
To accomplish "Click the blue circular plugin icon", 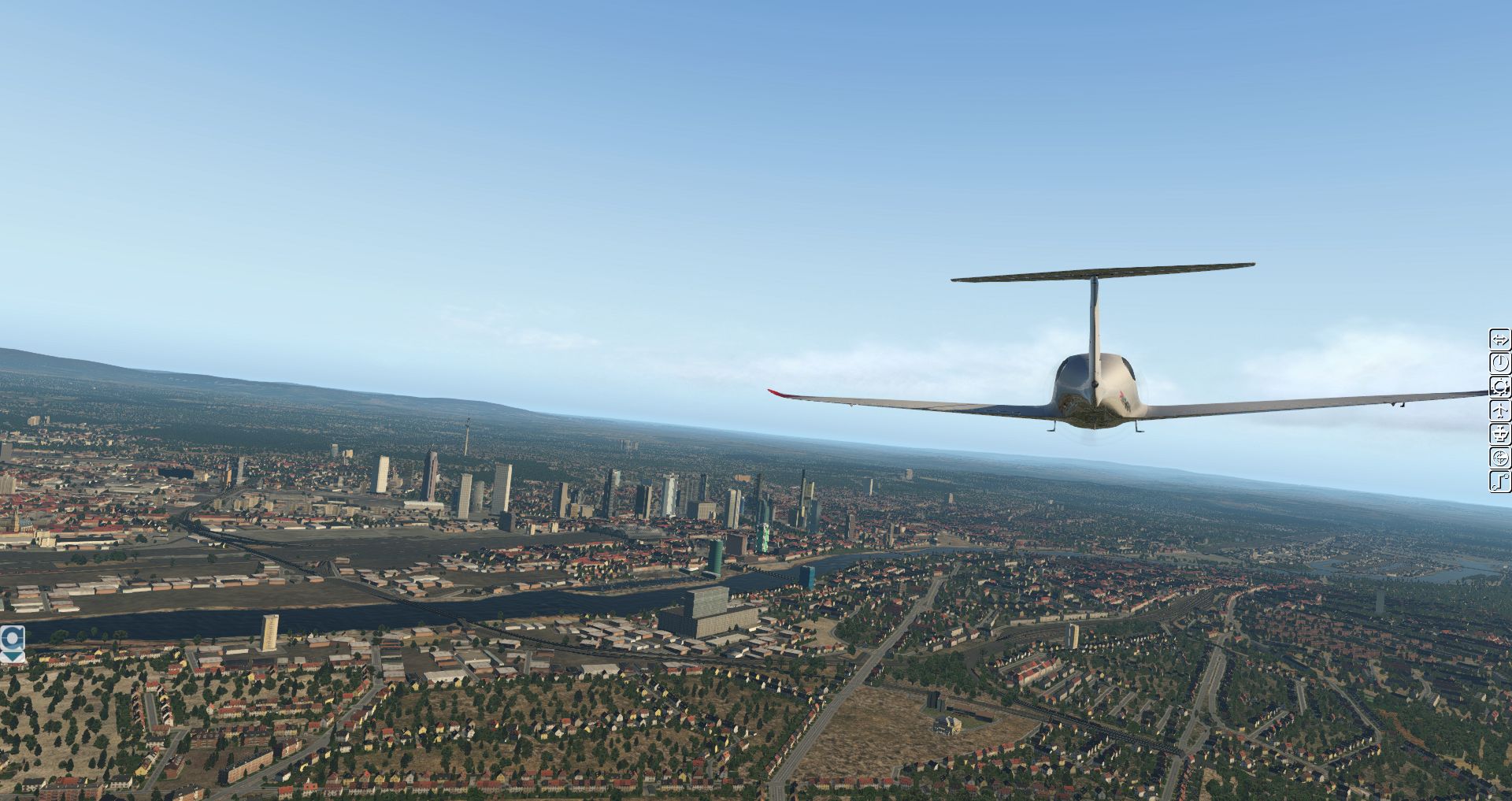I will coord(13,637).
